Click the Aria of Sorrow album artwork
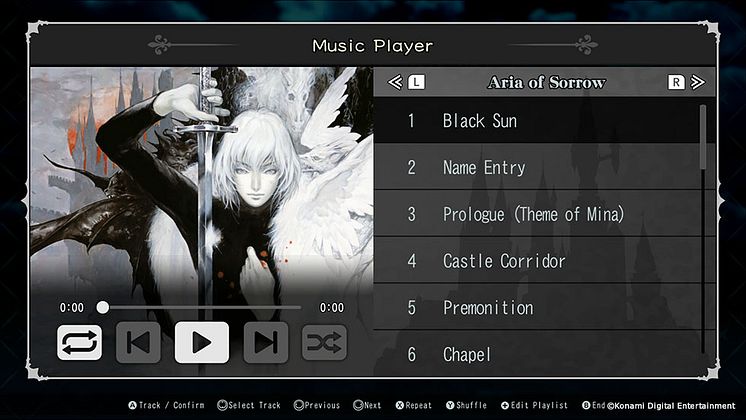Screen dimensions: 746x420 201,180
